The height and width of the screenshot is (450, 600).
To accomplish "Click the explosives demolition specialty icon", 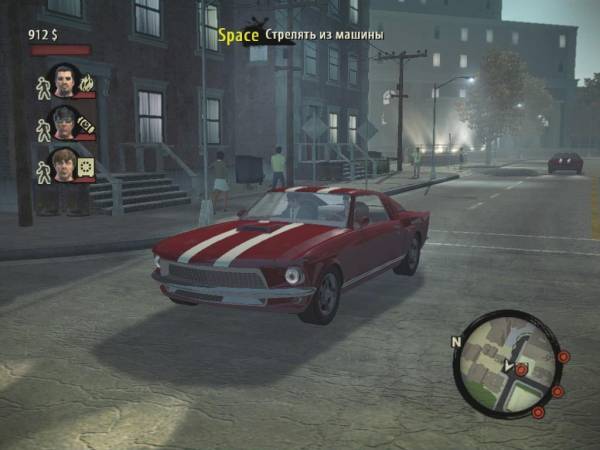I will [x=86, y=124].
